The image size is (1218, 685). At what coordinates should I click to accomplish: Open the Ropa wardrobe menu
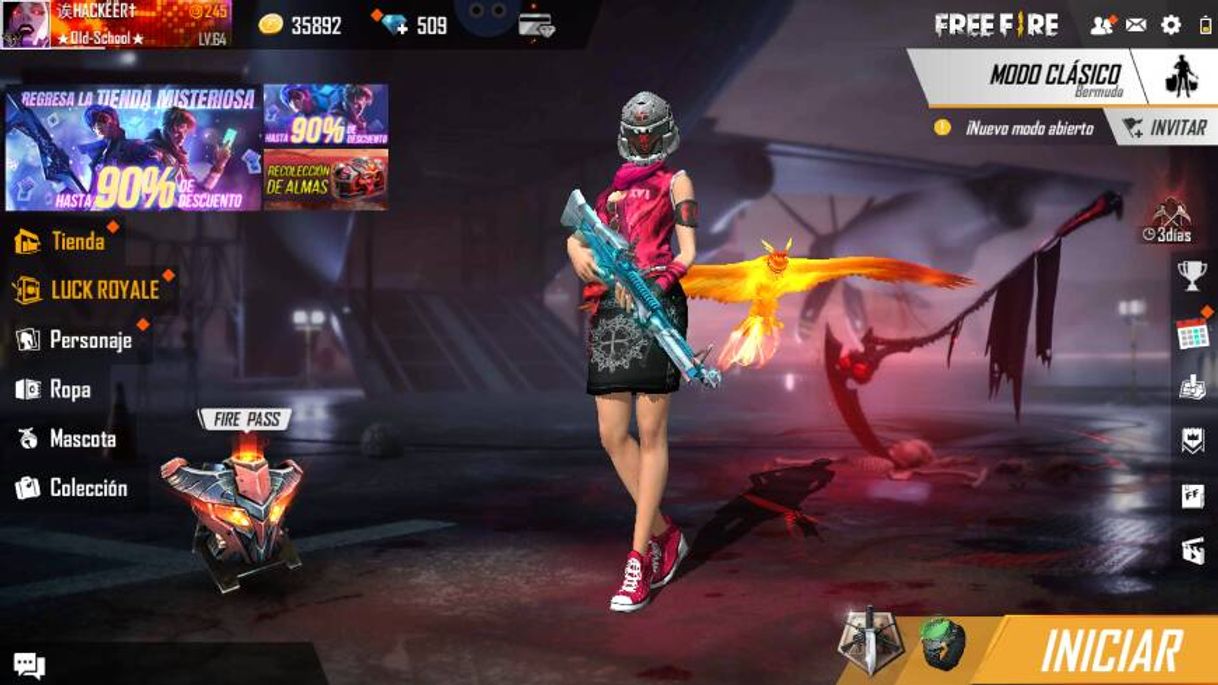(54, 389)
